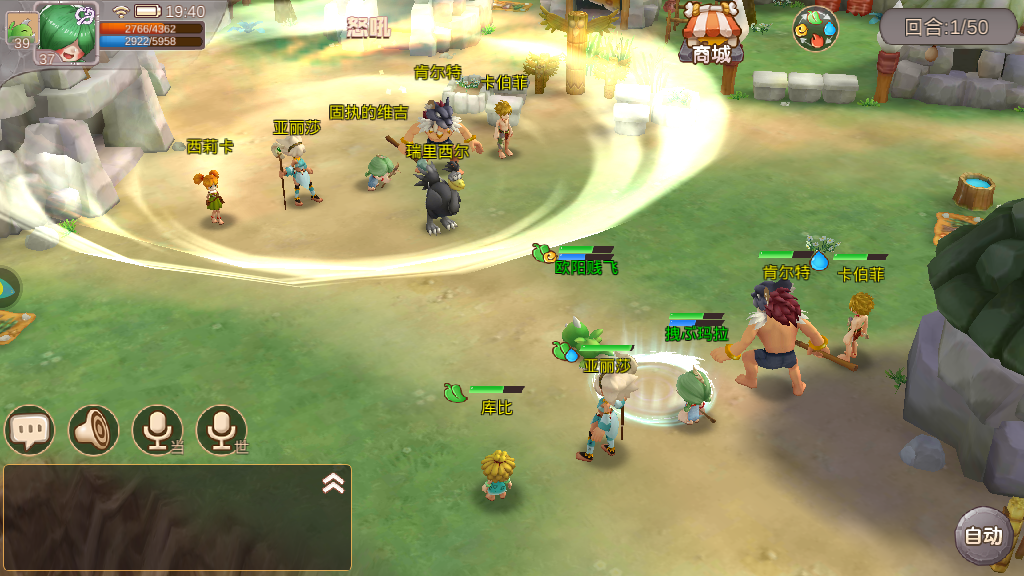This screenshot has width=1024, height=576.
Task: Select the level 39 pet portrait
Action: click(20, 29)
